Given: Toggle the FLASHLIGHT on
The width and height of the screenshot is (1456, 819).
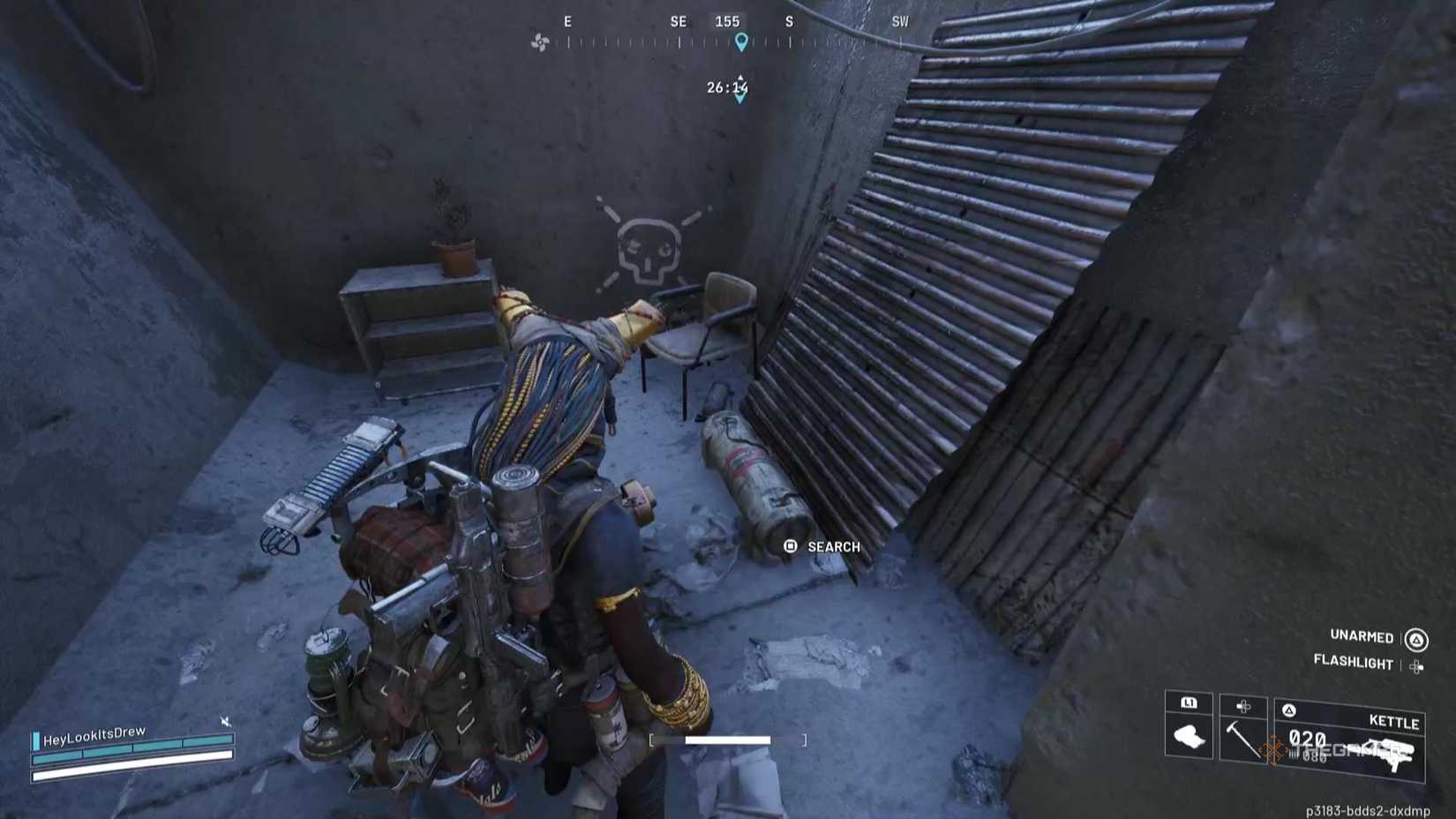Looking at the screenshot, I should (1355, 664).
